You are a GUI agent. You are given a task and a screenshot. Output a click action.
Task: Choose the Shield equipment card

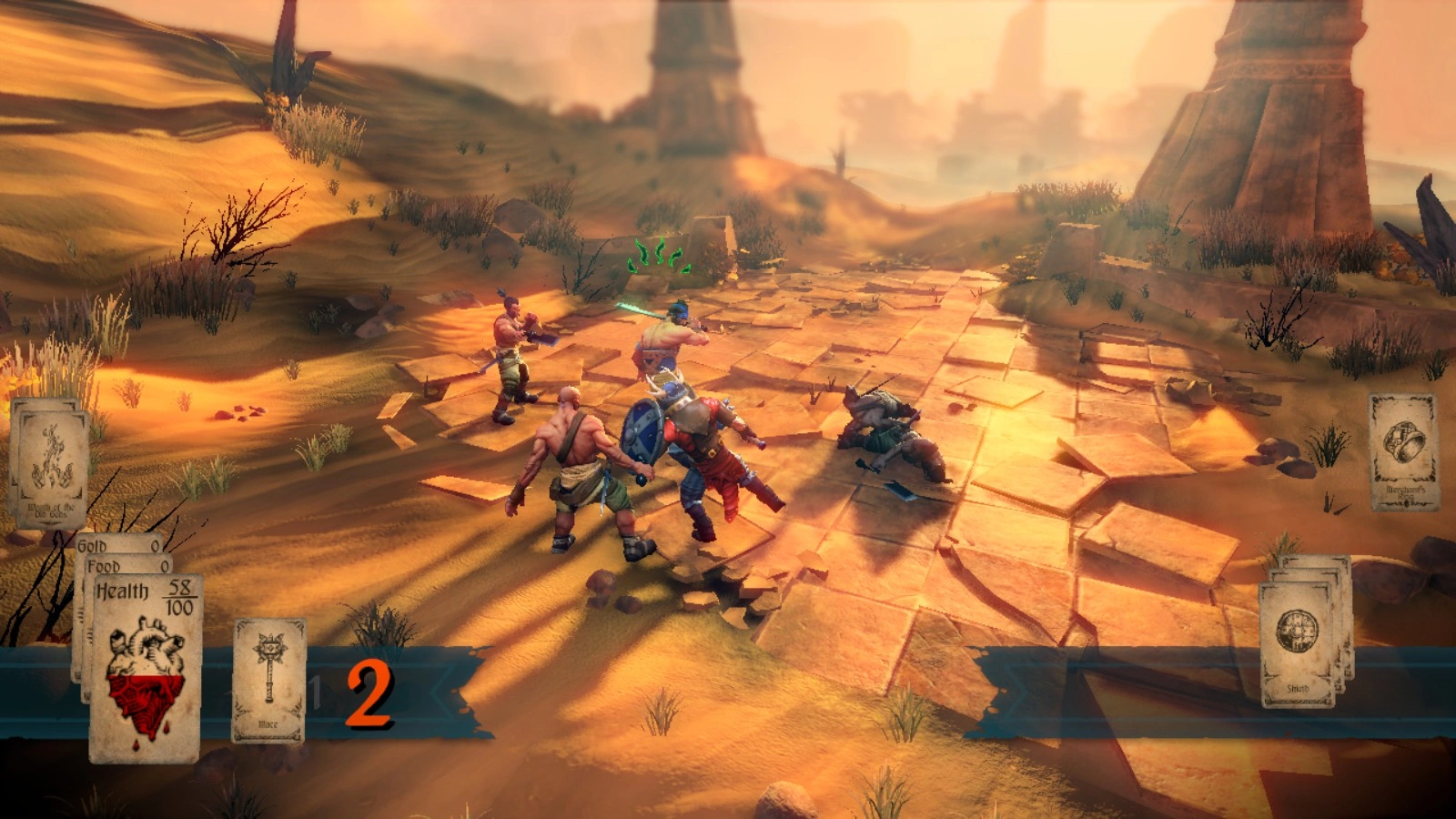1297,643
